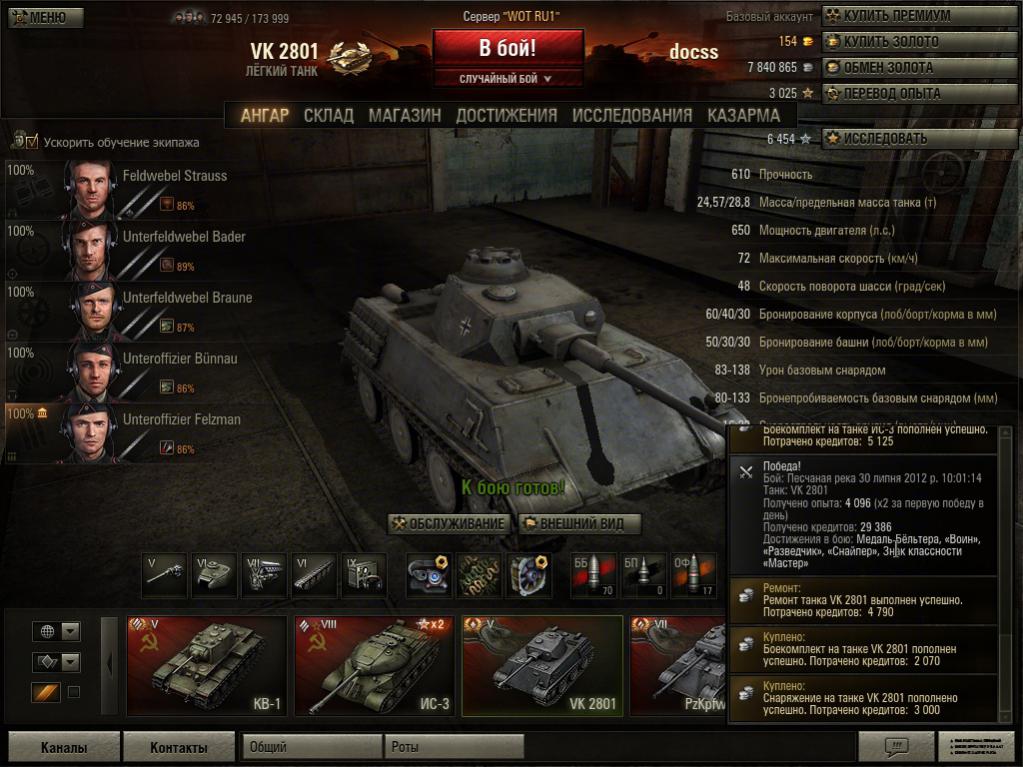Switch to the Склад tab

pyautogui.click(x=329, y=115)
